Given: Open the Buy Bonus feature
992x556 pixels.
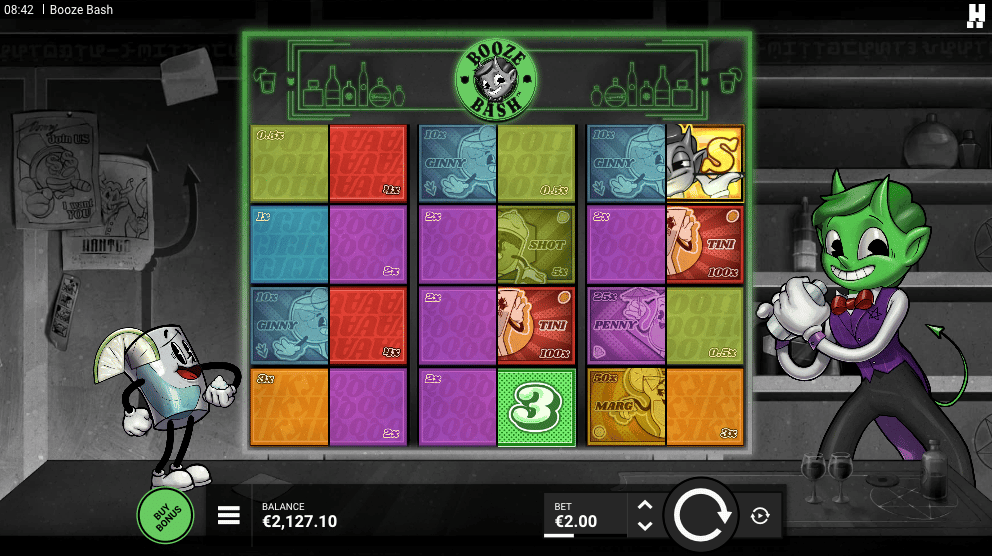Looking at the screenshot, I should 166,515.
